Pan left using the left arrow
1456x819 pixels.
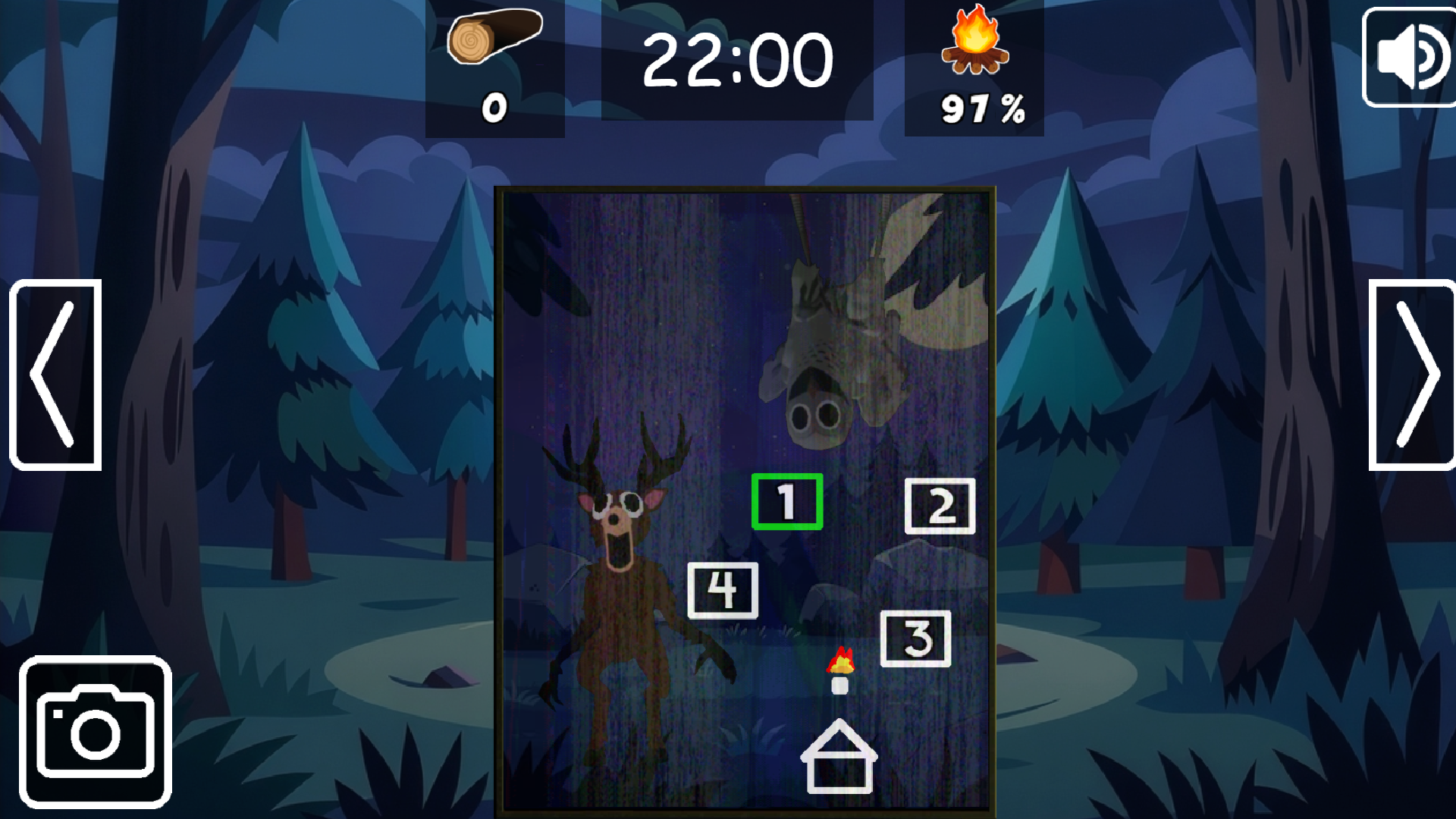pyautogui.click(x=55, y=373)
